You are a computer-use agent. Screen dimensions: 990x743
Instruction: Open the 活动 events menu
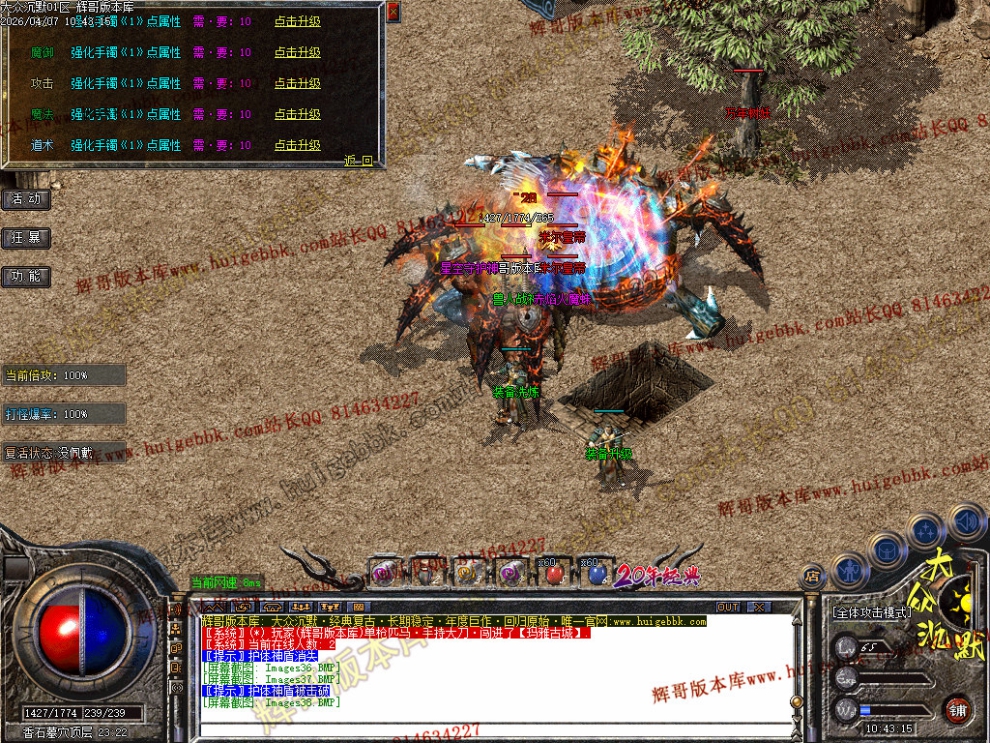(x=26, y=199)
